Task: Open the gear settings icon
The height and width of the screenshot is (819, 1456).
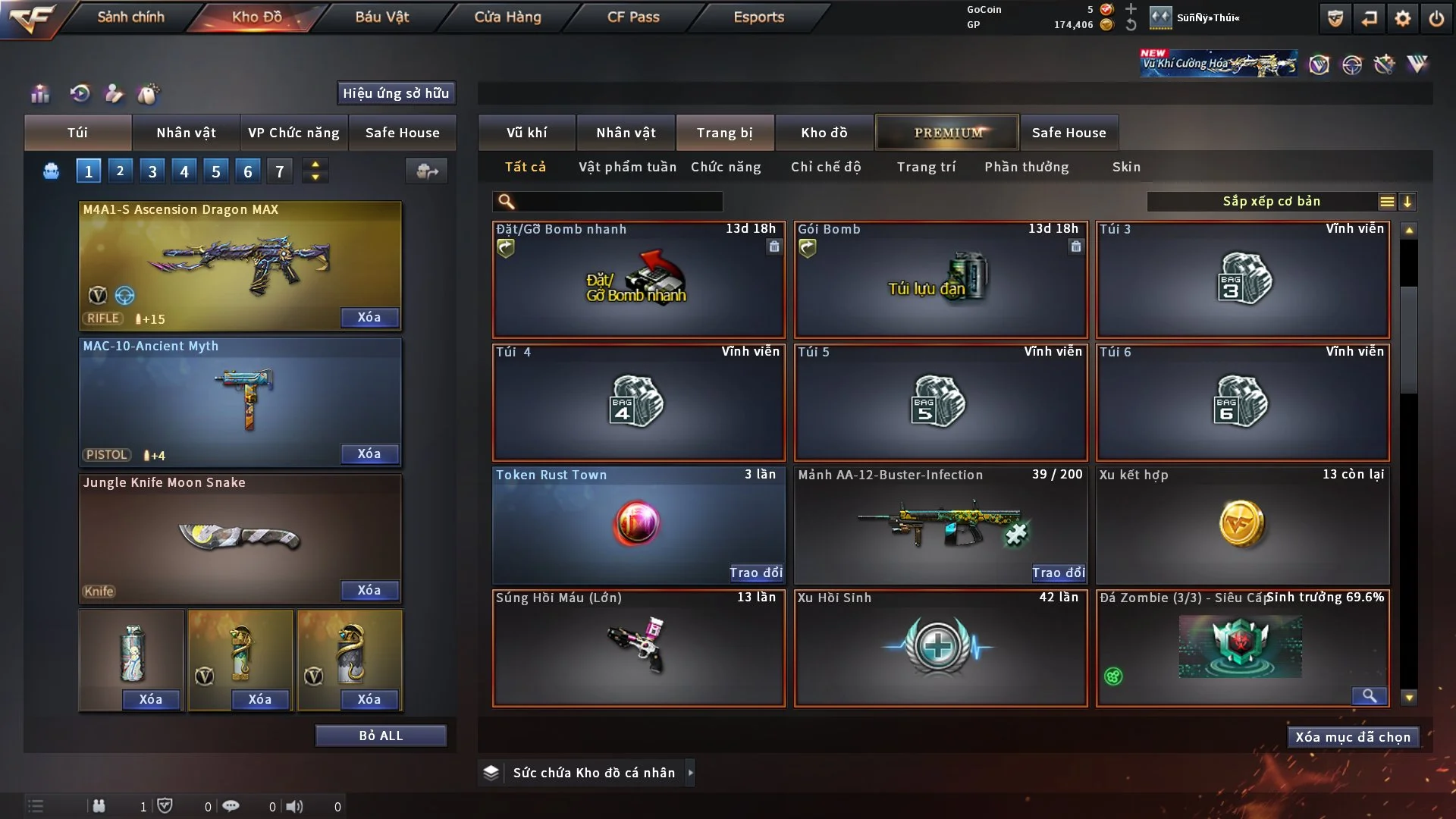Action: tap(1403, 18)
